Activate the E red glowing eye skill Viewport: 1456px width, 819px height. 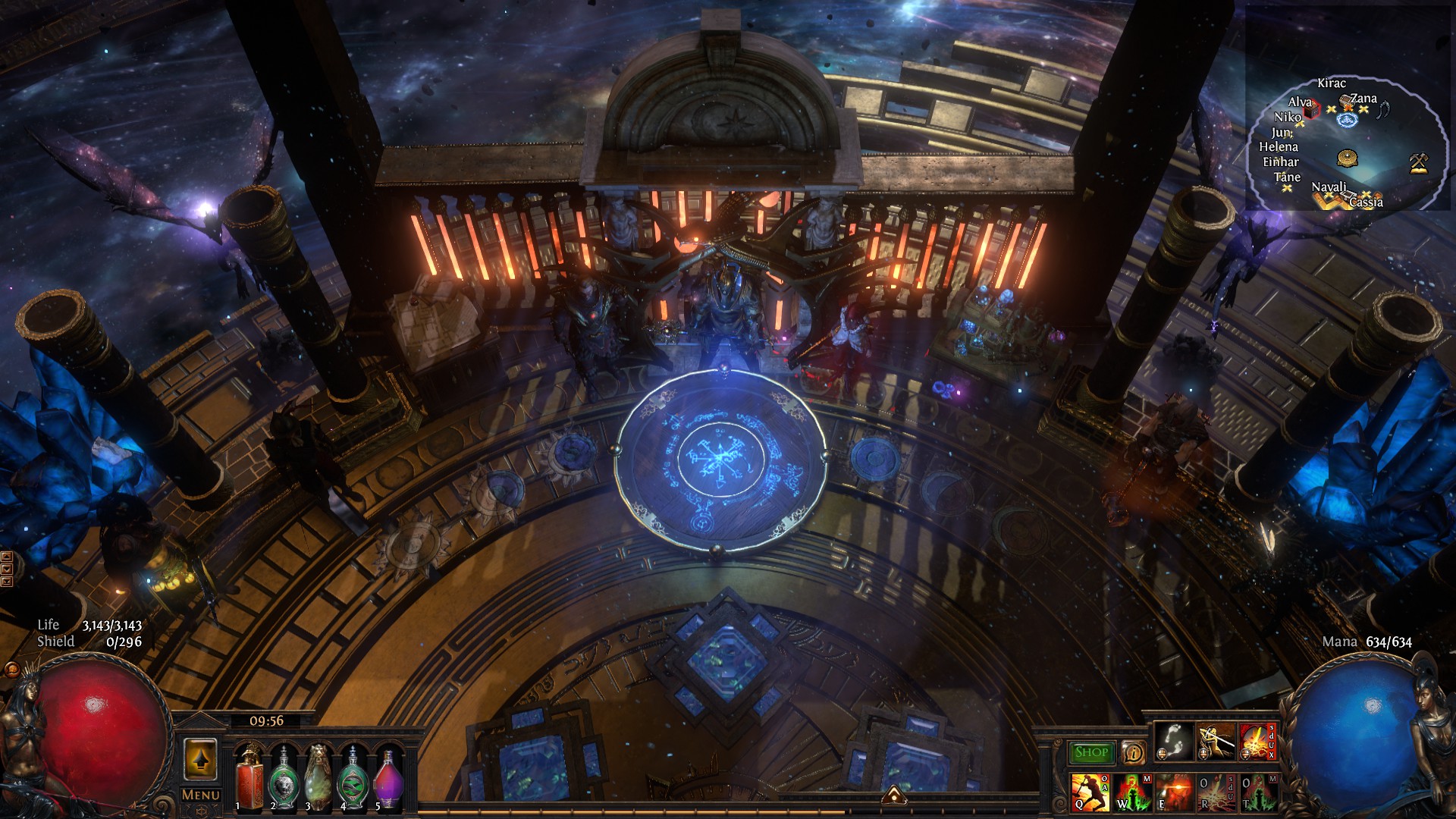pyautogui.click(x=1174, y=792)
